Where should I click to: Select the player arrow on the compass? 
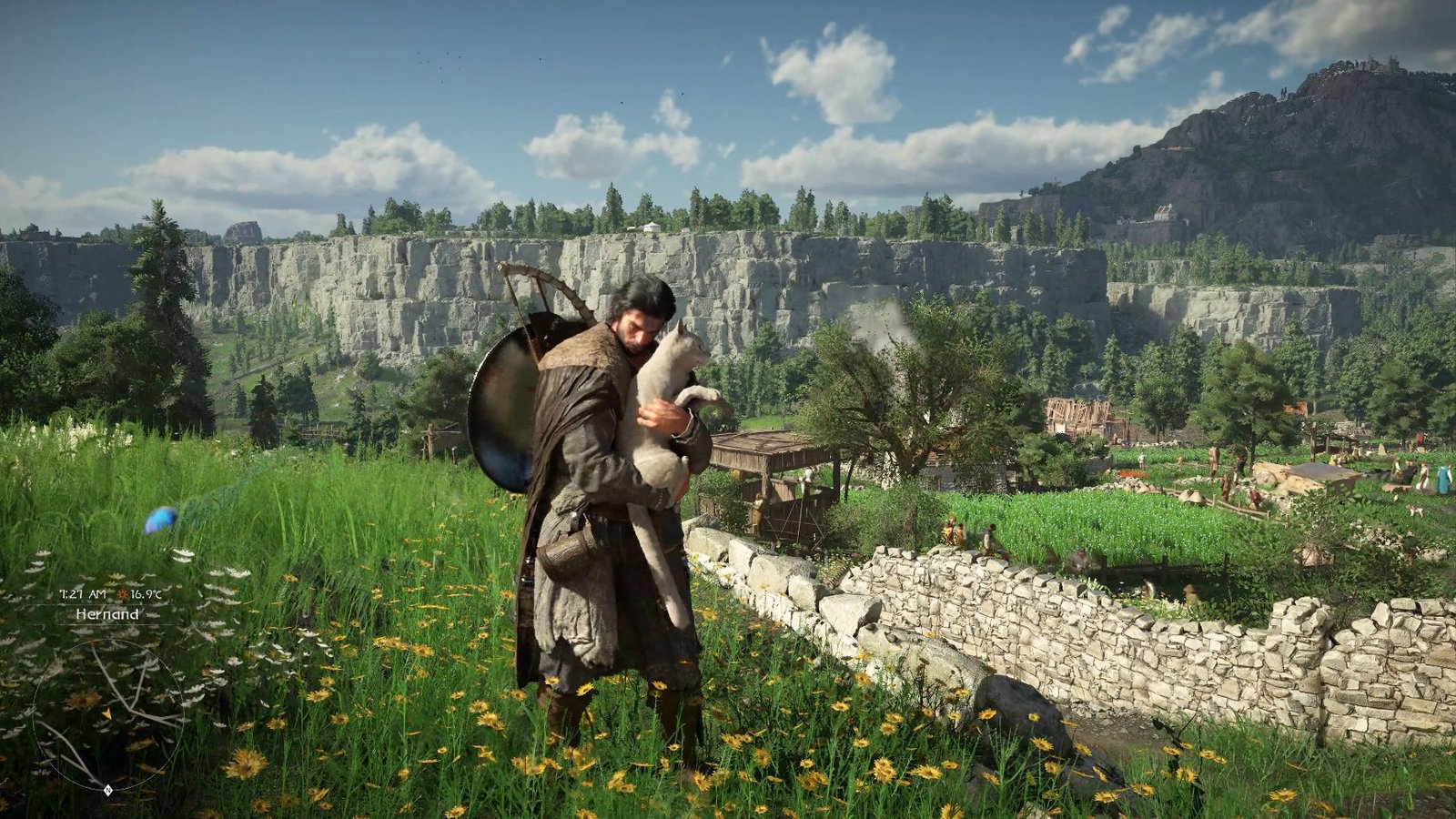tap(108, 713)
